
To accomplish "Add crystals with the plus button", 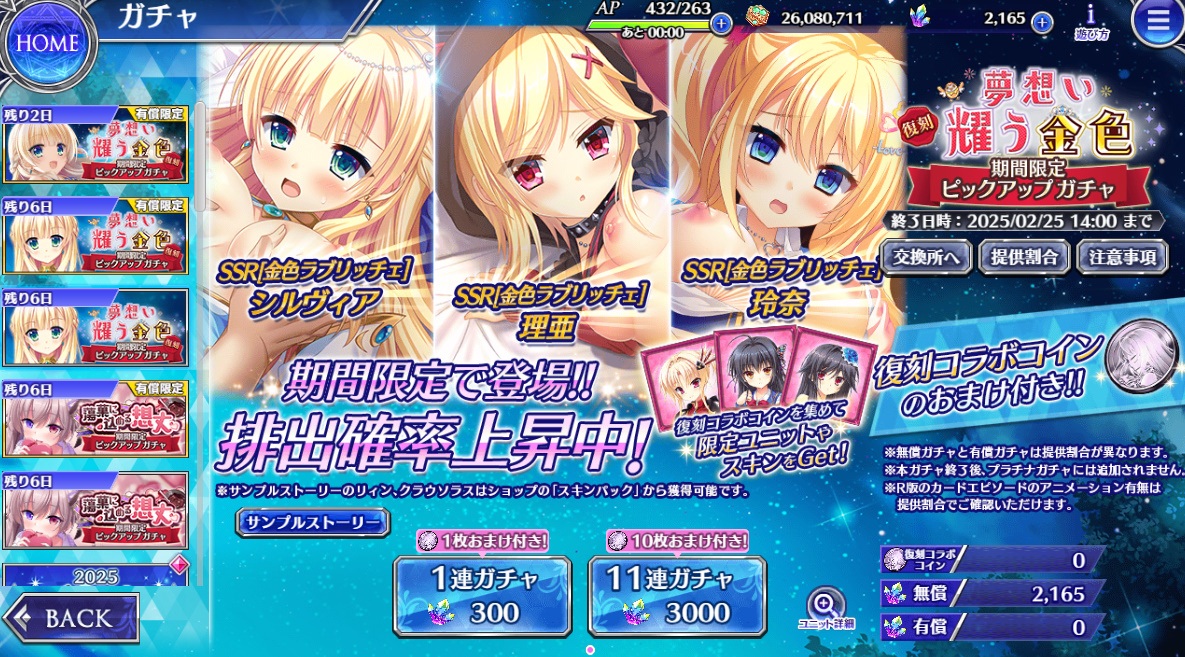I will pos(1042,21).
